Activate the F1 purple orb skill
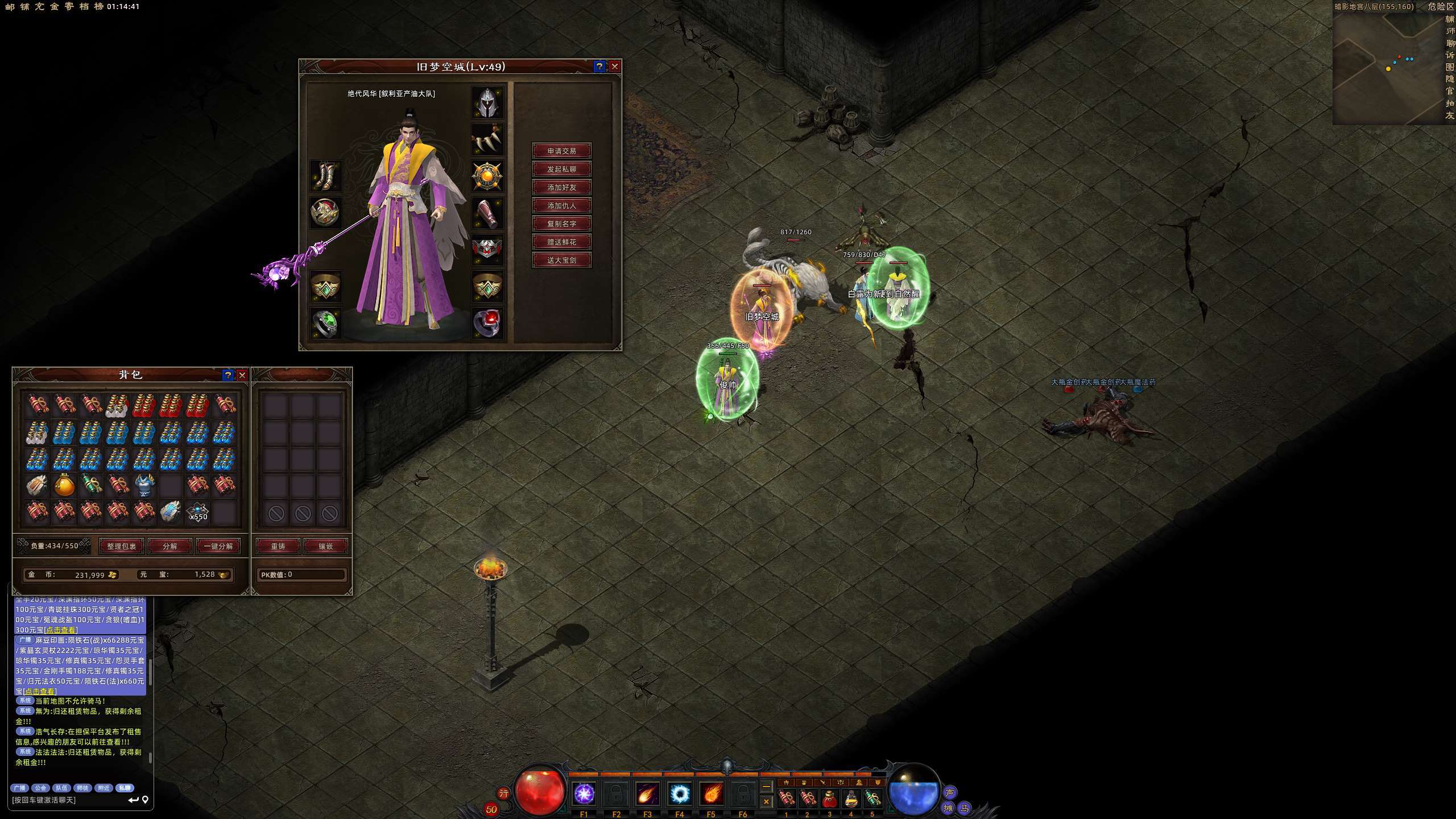The width and height of the screenshot is (1456, 819). click(x=584, y=793)
